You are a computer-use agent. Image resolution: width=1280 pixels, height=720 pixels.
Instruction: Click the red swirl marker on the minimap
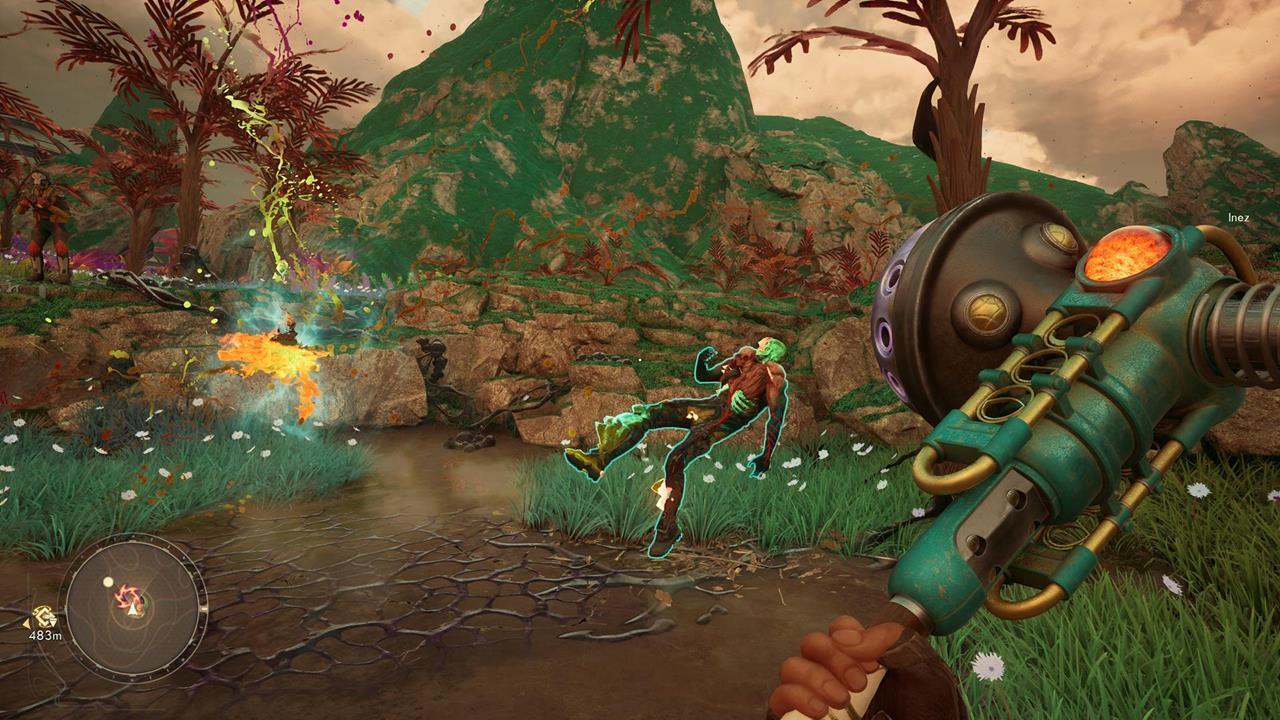(129, 599)
